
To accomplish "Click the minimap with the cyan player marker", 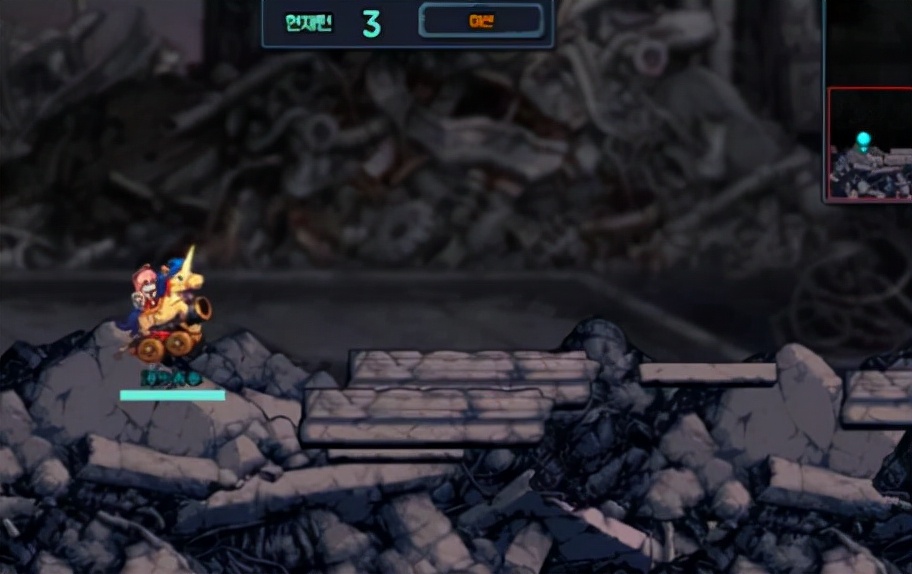I will (x=869, y=144).
